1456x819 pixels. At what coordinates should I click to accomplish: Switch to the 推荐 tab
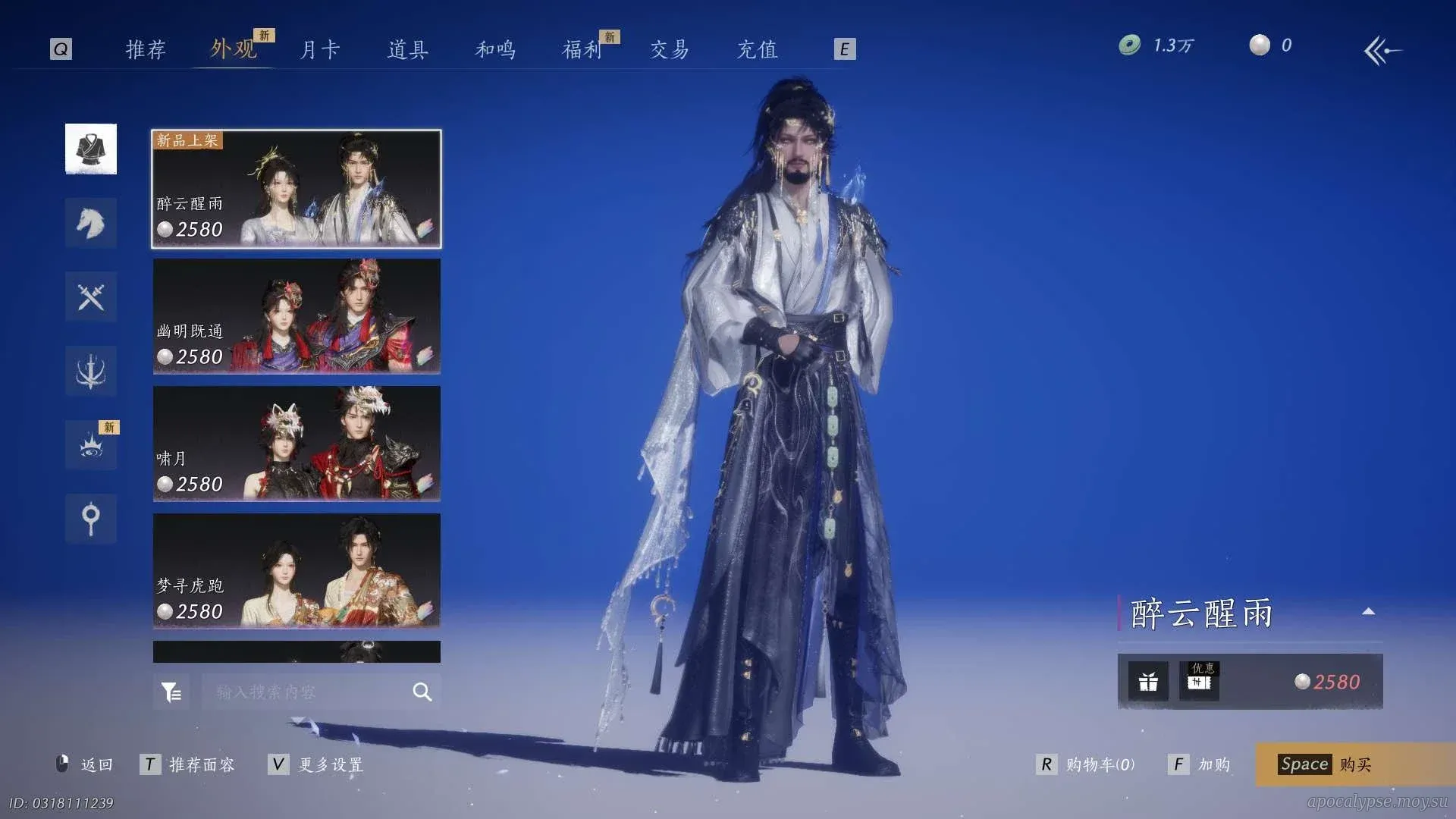tap(146, 49)
